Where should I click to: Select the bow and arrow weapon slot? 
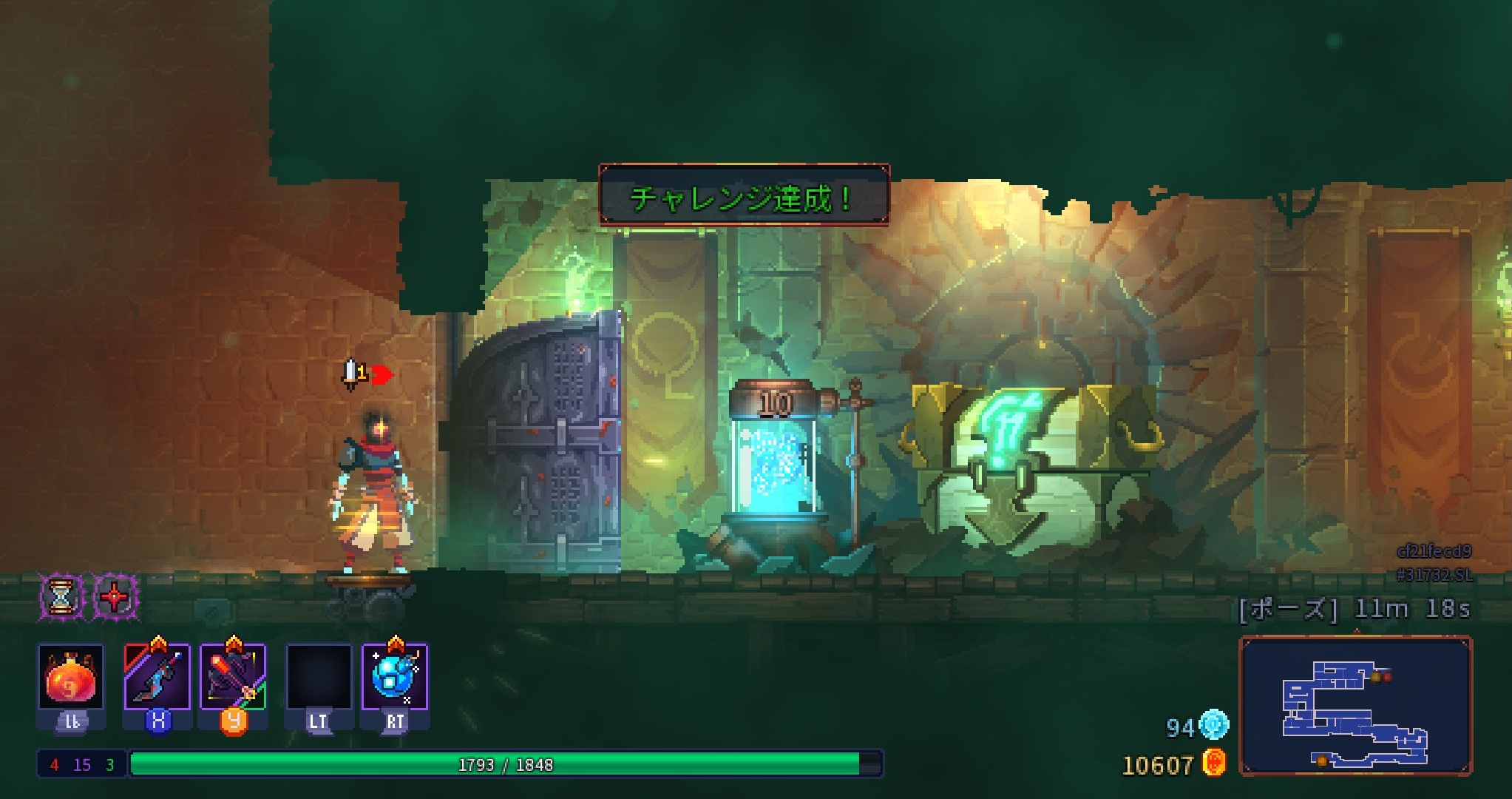[233, 677]
